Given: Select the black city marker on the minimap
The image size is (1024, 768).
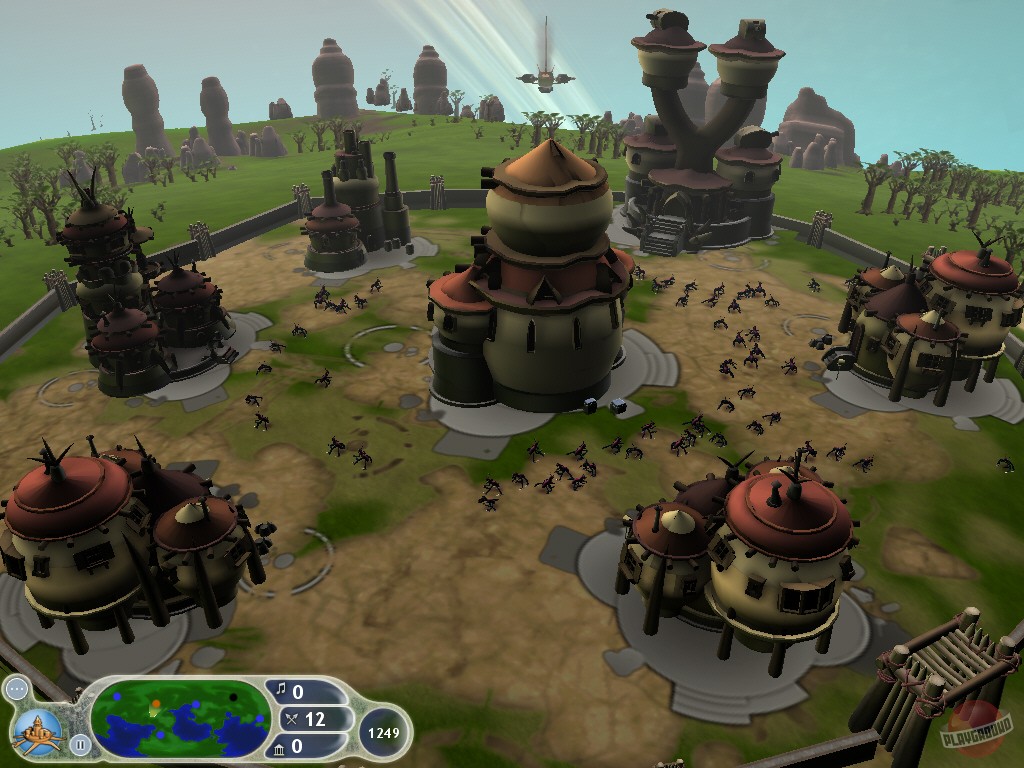Looking at the screenshot, I should point(233,696).
